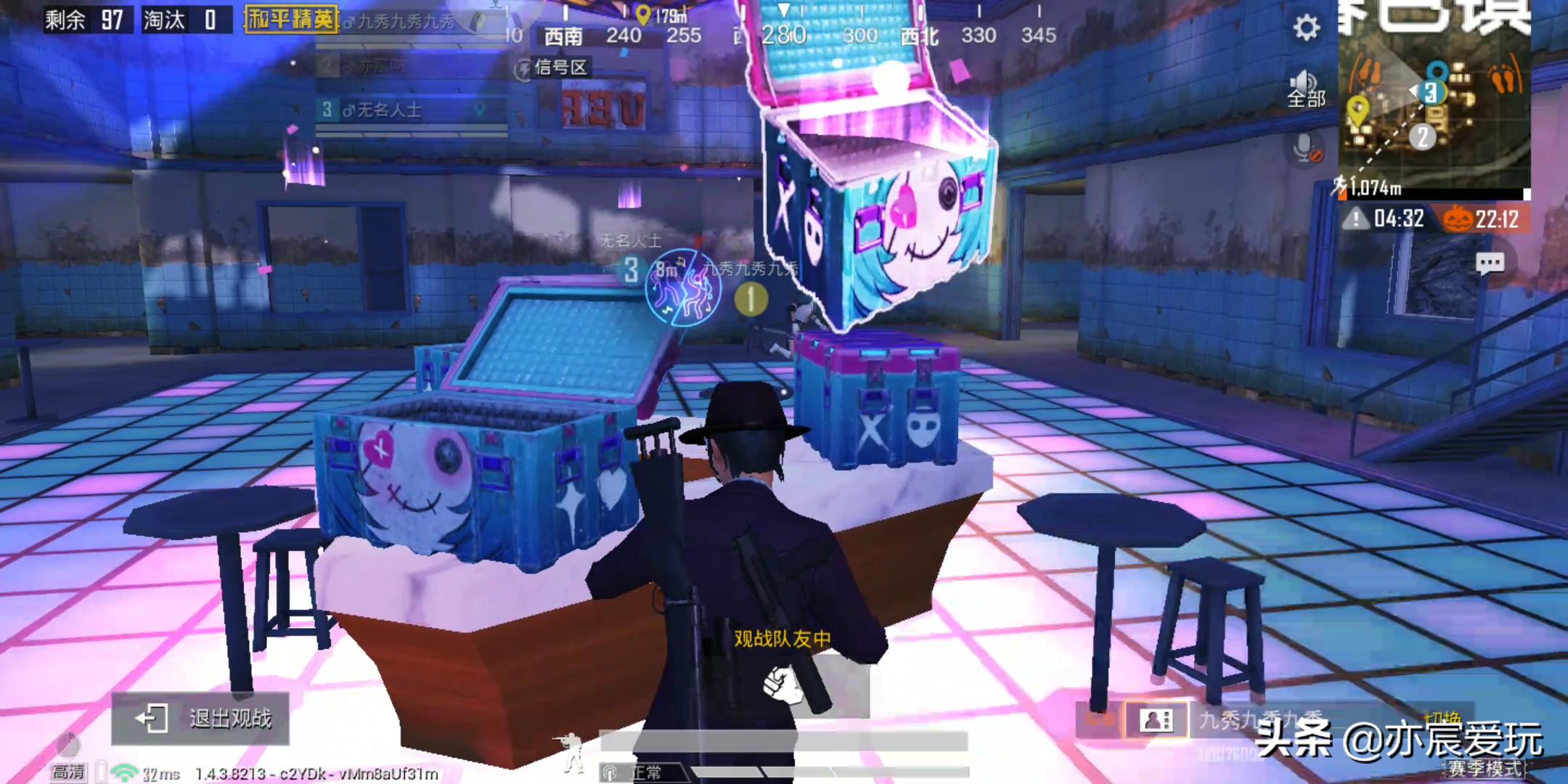Open the spectated player's profile card icon
The height and width of the screenshot is (784, 1568).
tap(1156, 720)
